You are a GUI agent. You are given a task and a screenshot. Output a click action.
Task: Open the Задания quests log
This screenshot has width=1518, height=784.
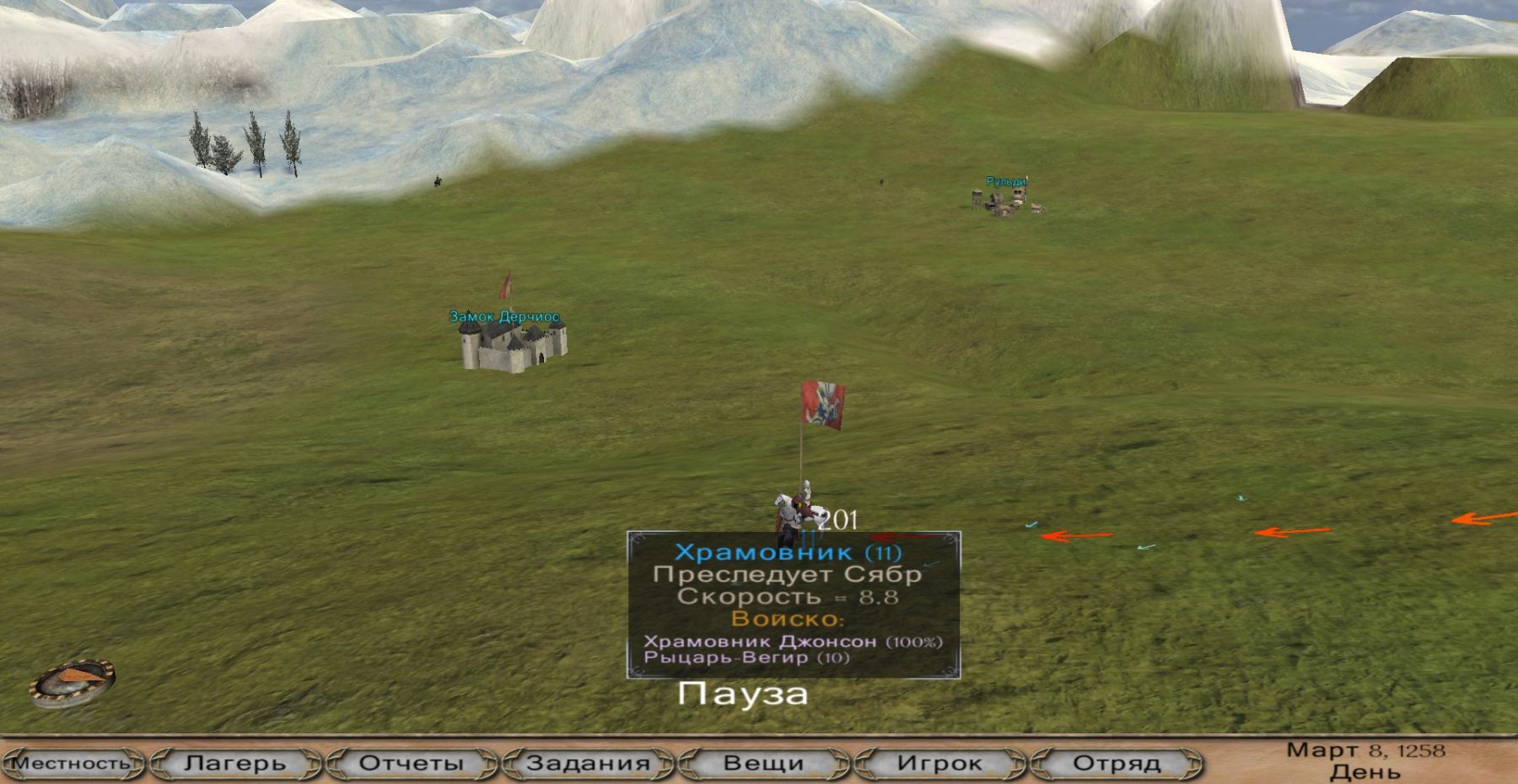[x=588, y=764]
